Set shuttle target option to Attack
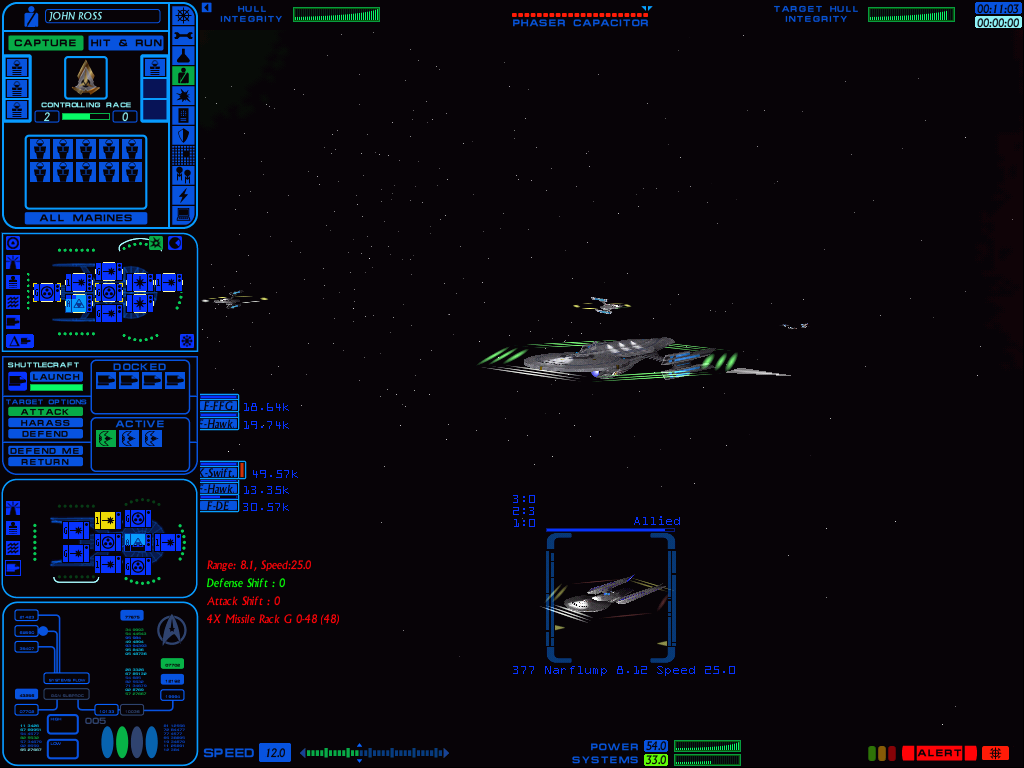1024x768 pixels. point(46,412)
